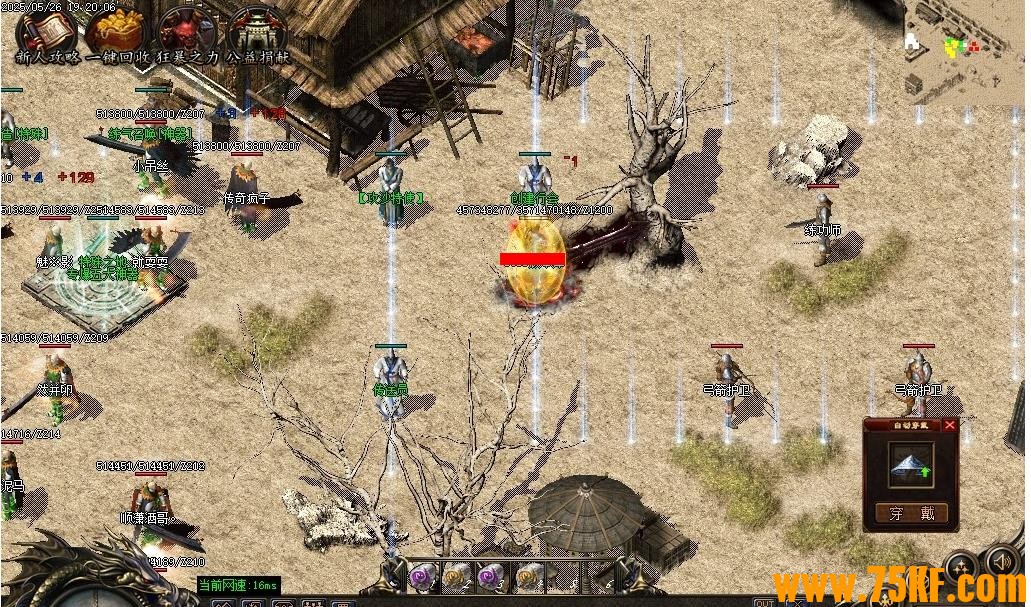
Task: Use the gold scroll in hotbar slot 2
Action: point(456,575)
